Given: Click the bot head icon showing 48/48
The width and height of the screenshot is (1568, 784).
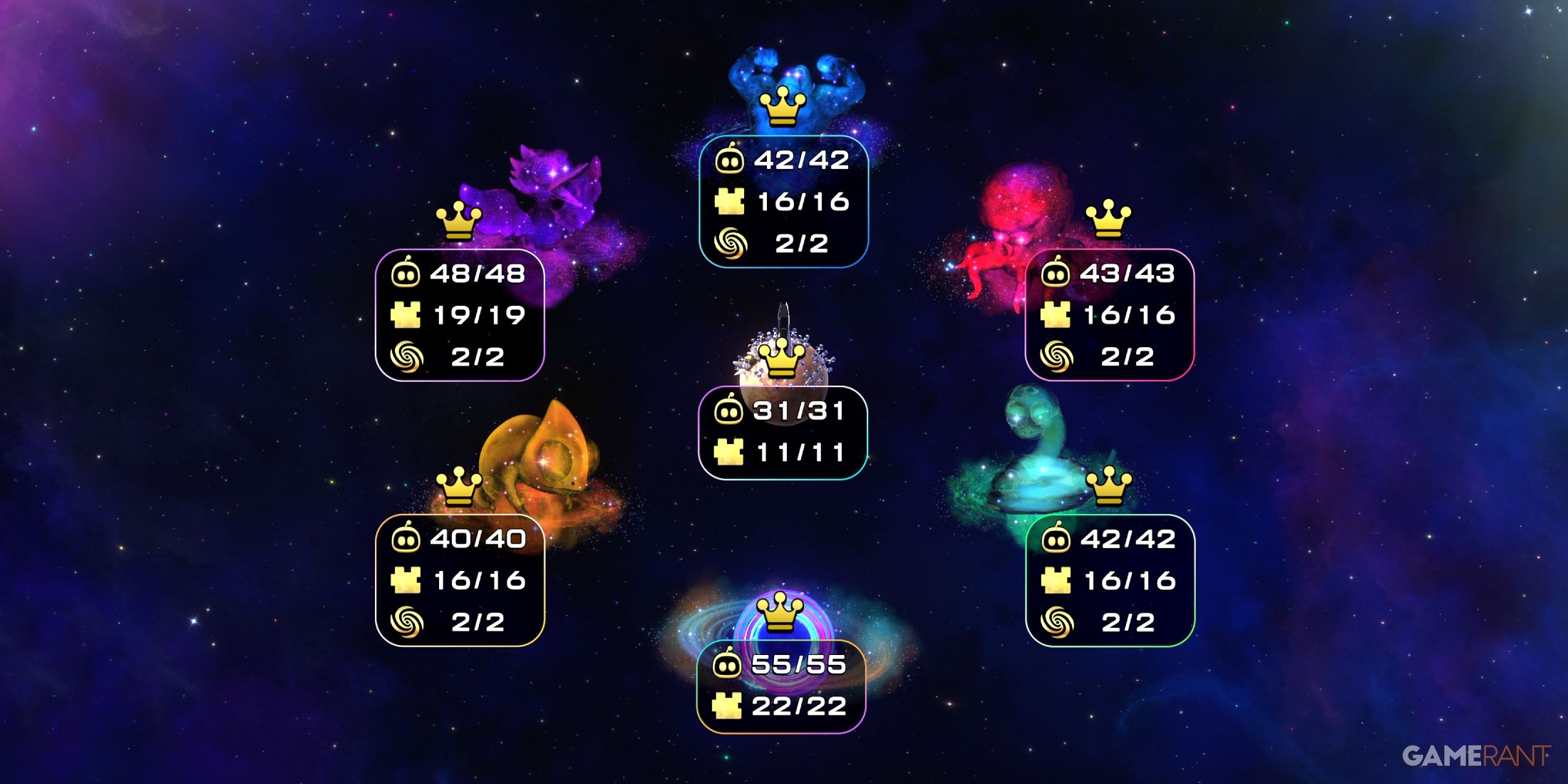Looking at the screenshot, I should coord(406,274).
